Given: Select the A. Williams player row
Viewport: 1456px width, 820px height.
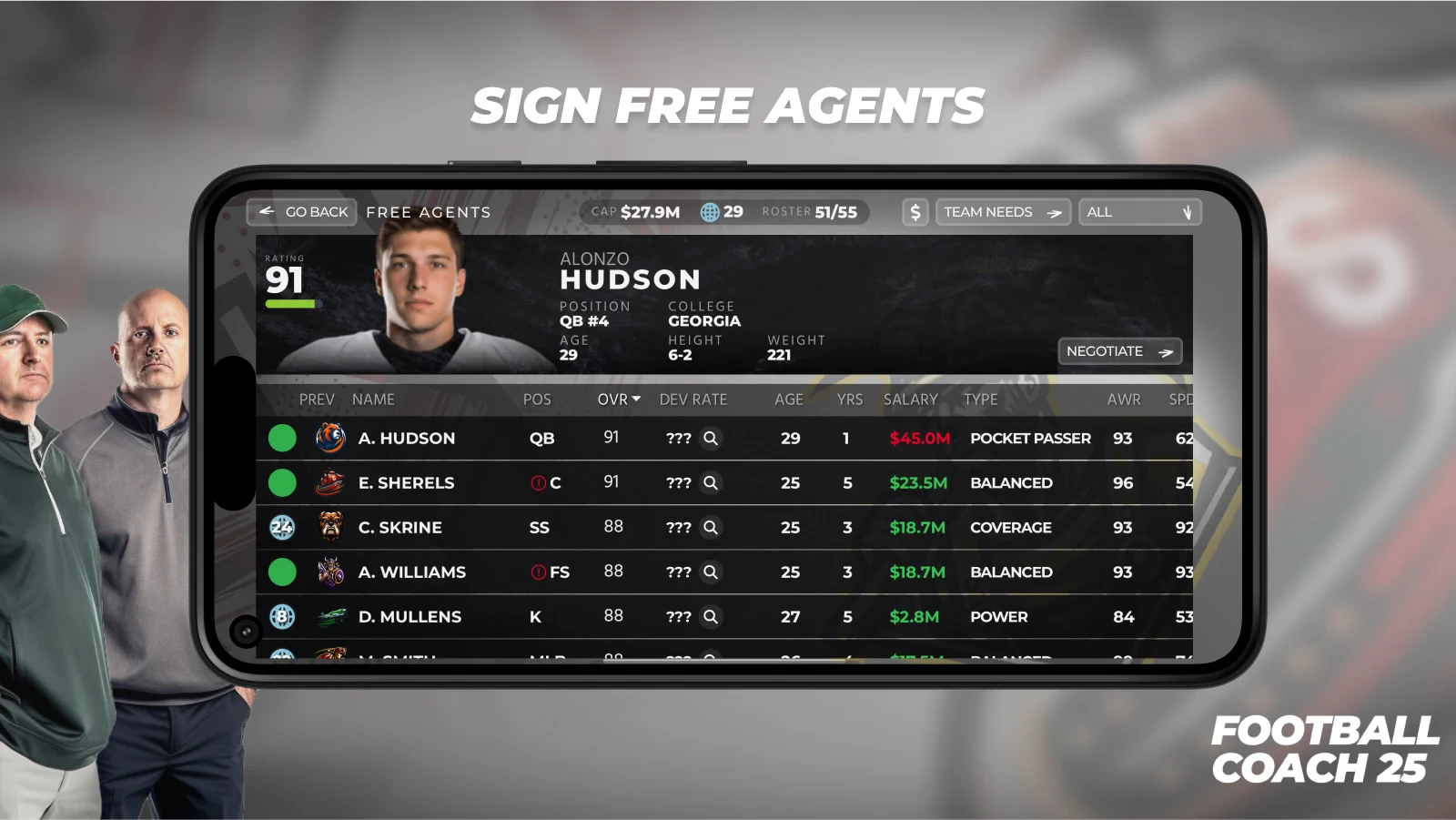Looking at the screenshot, I should [411, 572].
